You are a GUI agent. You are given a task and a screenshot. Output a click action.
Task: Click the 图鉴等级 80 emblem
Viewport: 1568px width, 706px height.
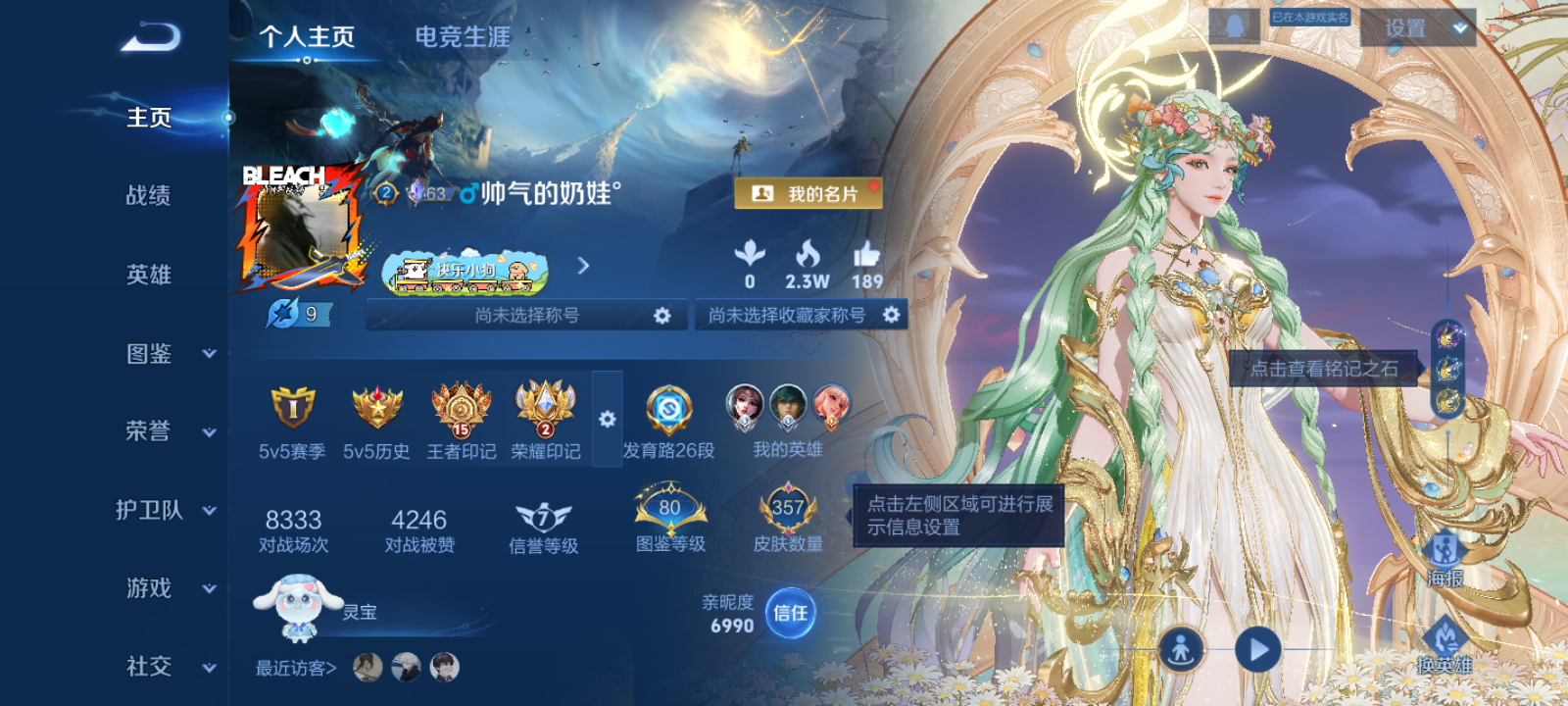[670, 508]
